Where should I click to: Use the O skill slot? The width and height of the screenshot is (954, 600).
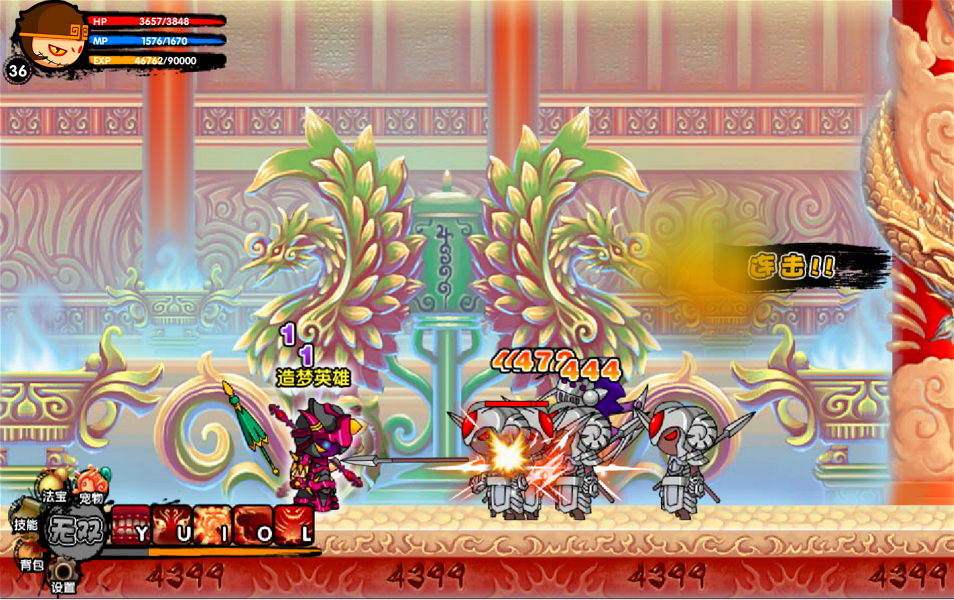click(254, 525)
